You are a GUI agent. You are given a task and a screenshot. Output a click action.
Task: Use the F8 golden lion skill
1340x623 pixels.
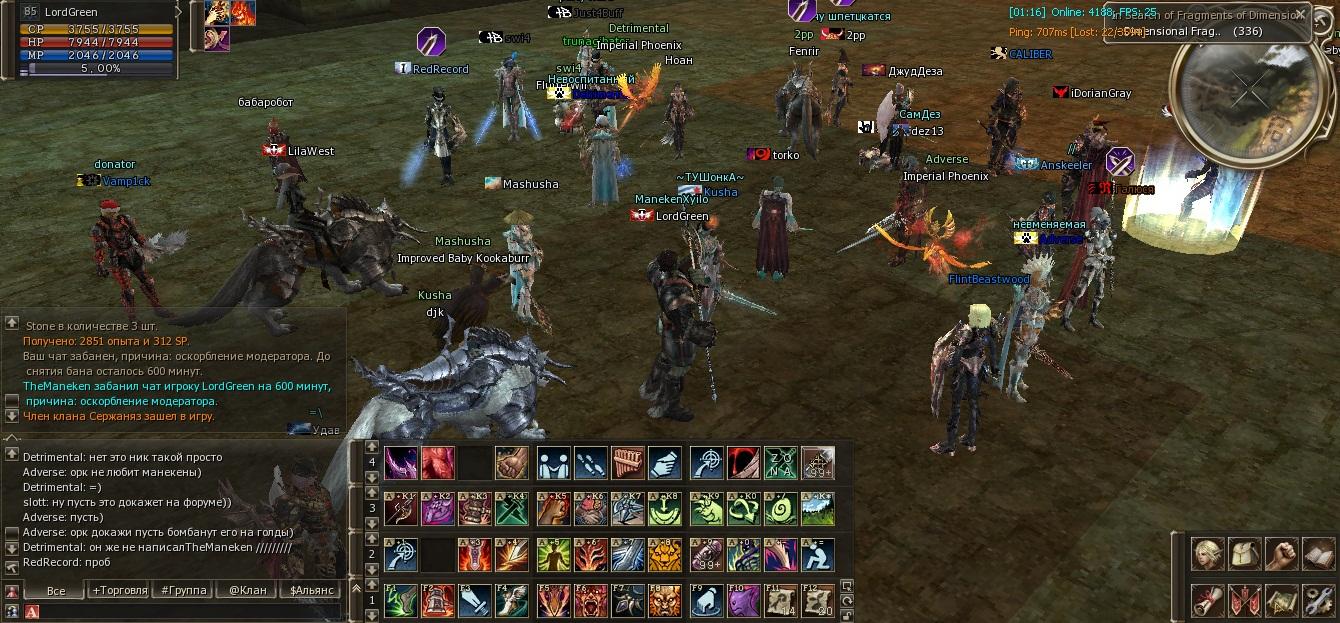coord(665,600)
